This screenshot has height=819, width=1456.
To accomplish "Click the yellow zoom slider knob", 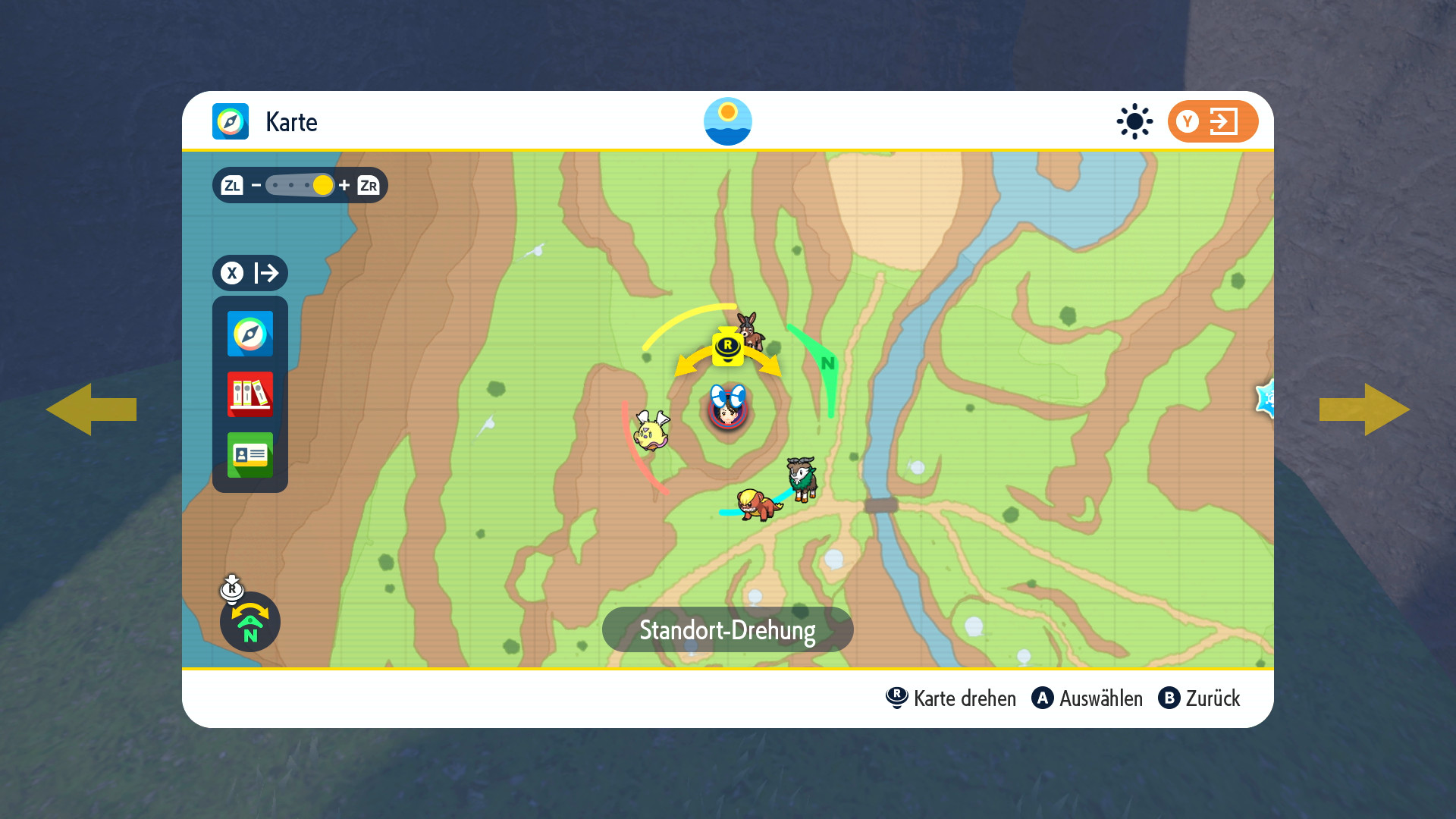I will [x=322, y=185].
